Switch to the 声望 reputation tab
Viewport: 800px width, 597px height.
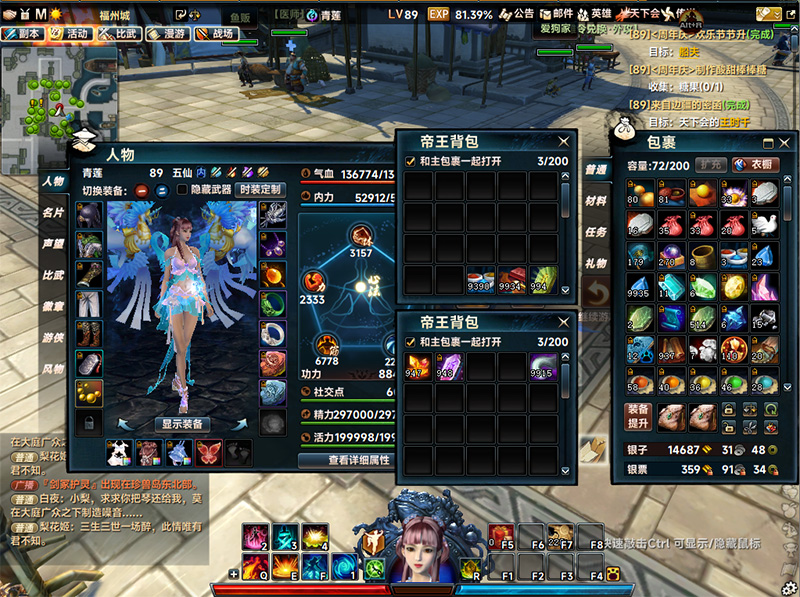coord(53,243)
